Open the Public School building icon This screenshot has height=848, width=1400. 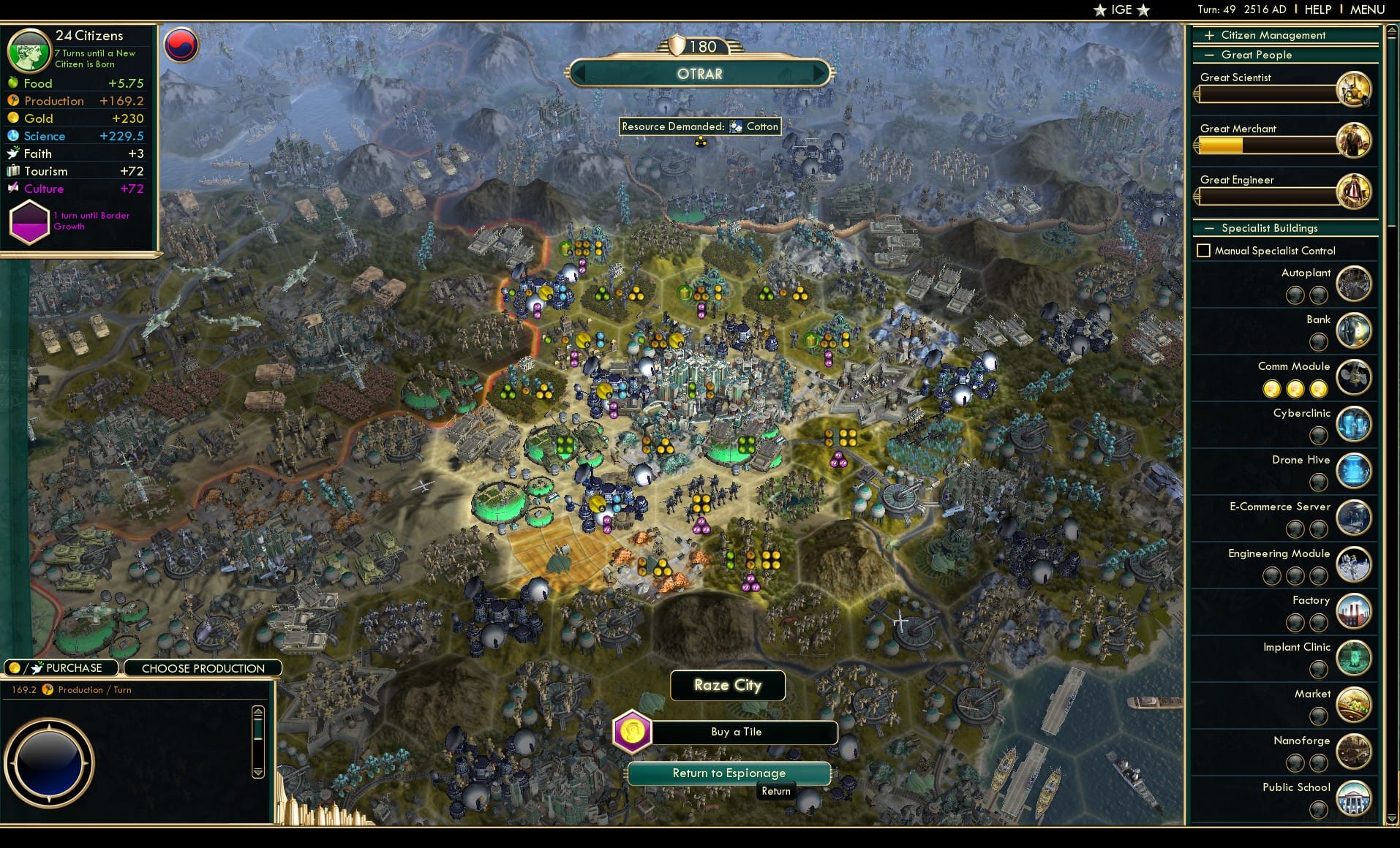(x=1355, y=798)
